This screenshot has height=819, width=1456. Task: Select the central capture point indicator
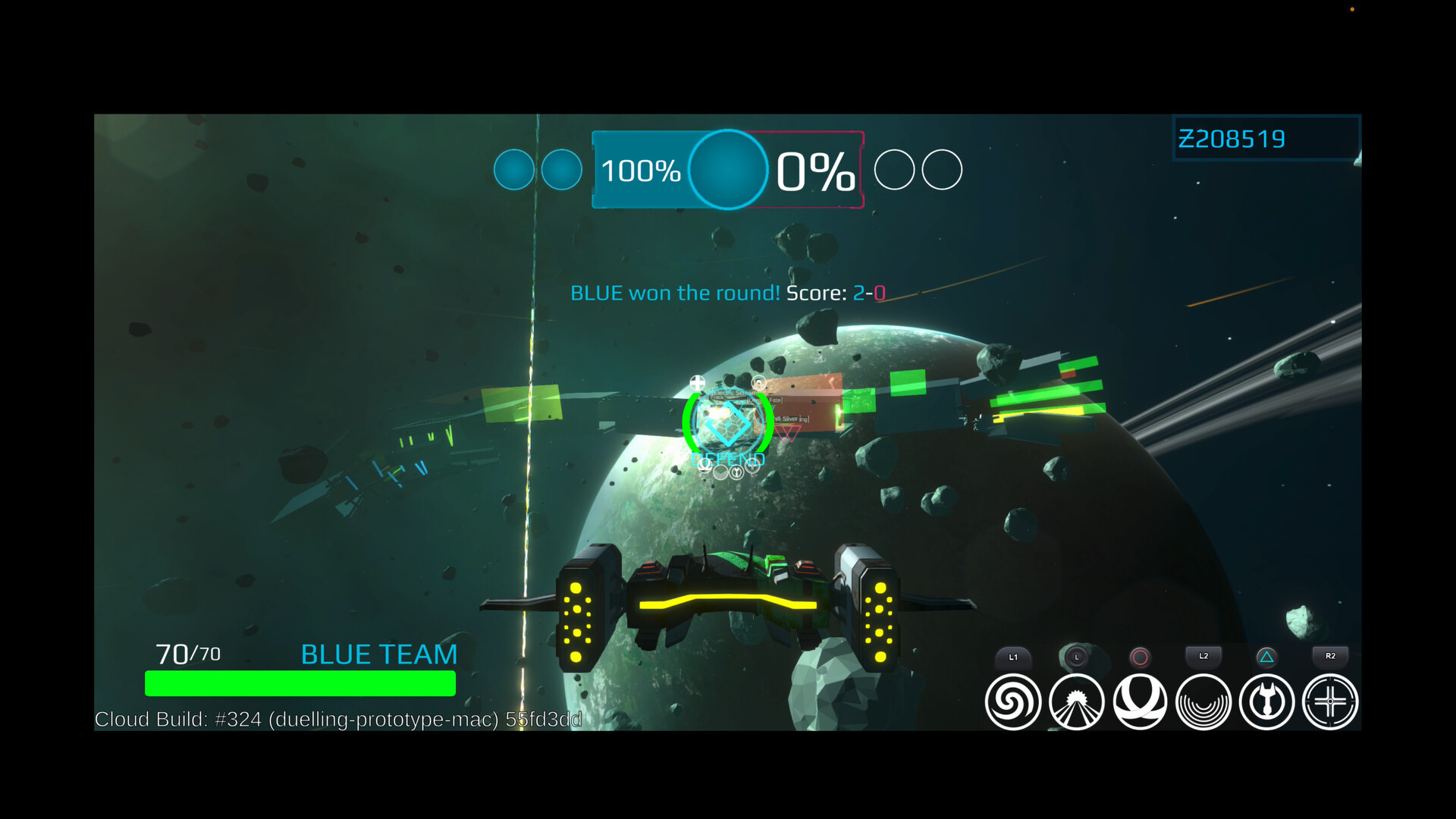(727, 170)
